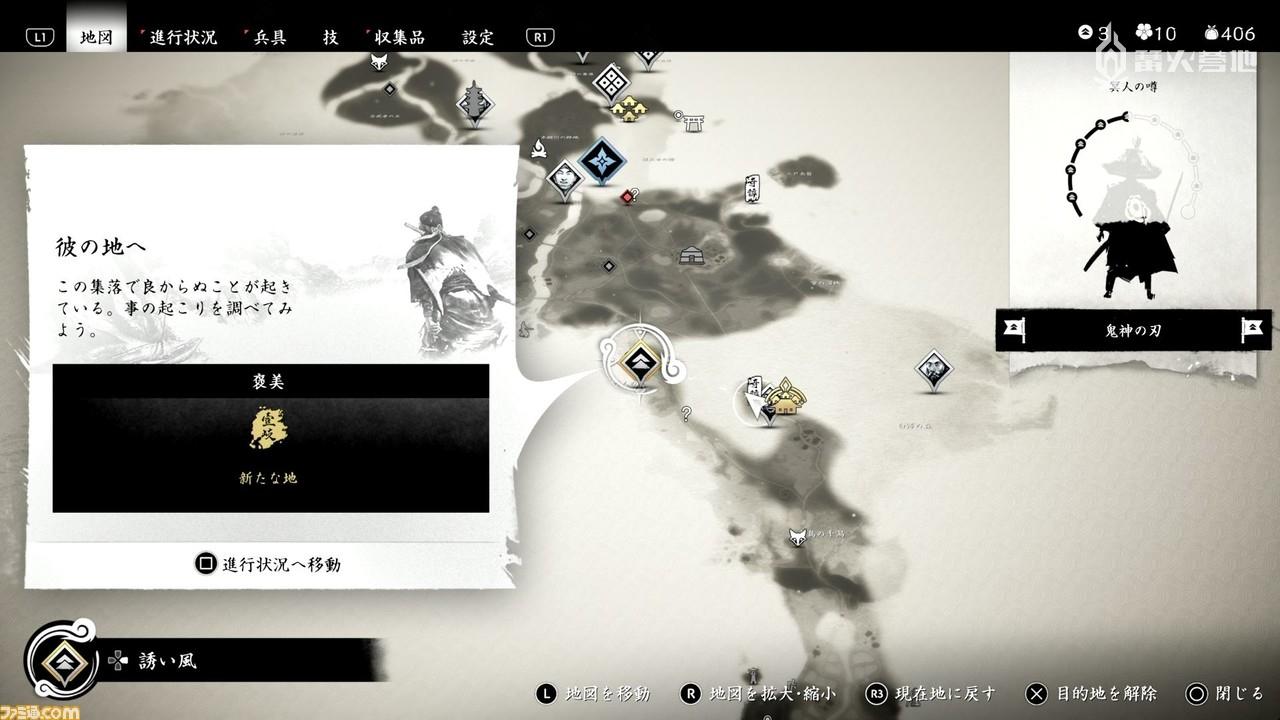
Task: Select the 新たな地 reward icon
Action: coord(268,430)
